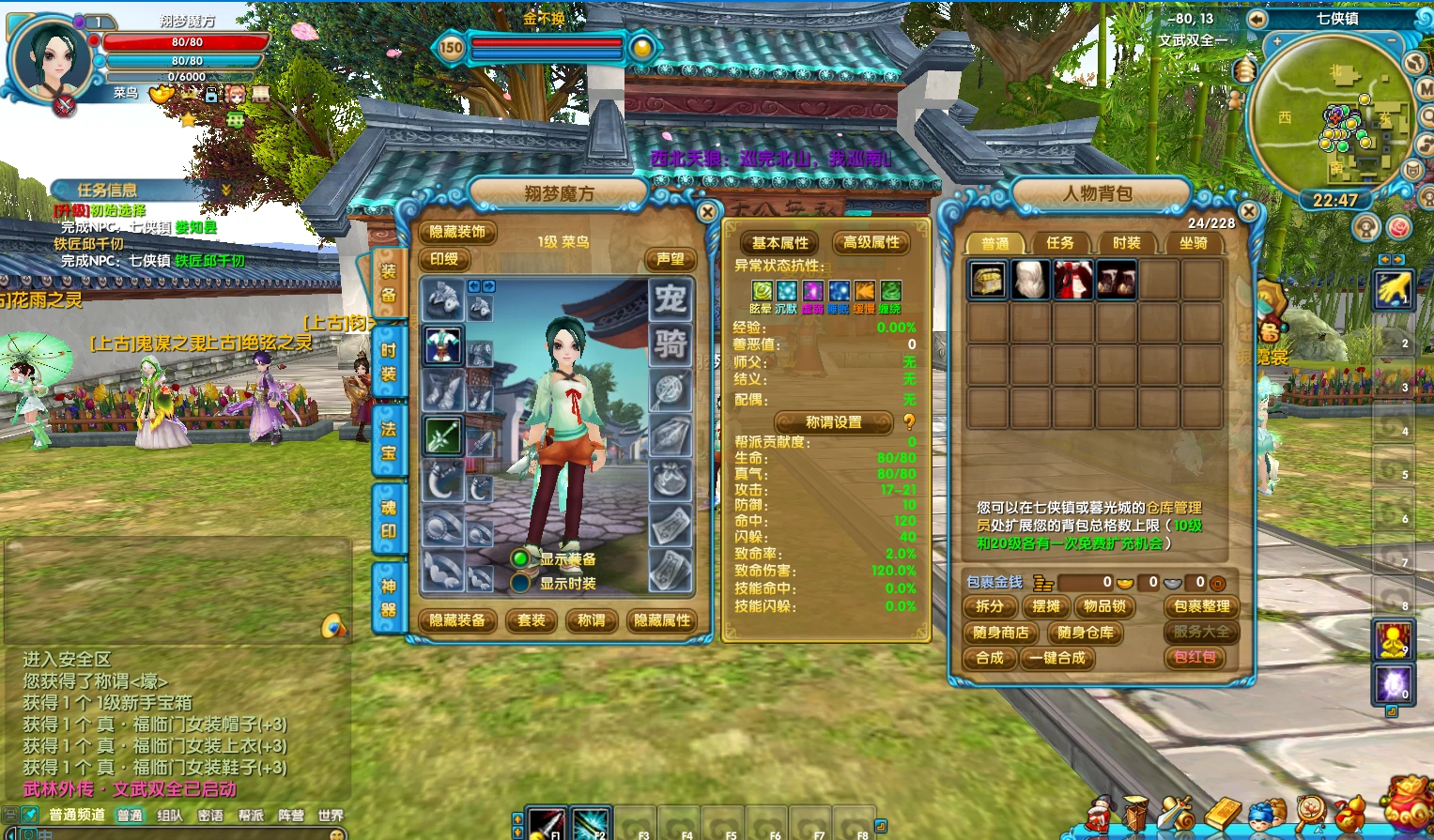The height and width of the screenshot is (840, 1434).
Task: Switch to the 时装 bag tab
Action: pyautogui.click(x=1126, y=243)
